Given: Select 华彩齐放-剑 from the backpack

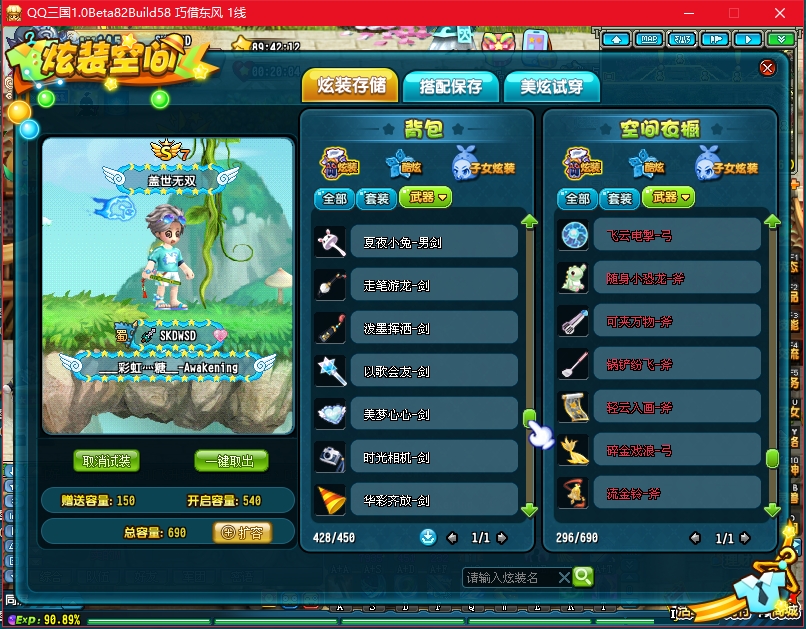Looking at the screenshot, I should (x=432, y=500).
